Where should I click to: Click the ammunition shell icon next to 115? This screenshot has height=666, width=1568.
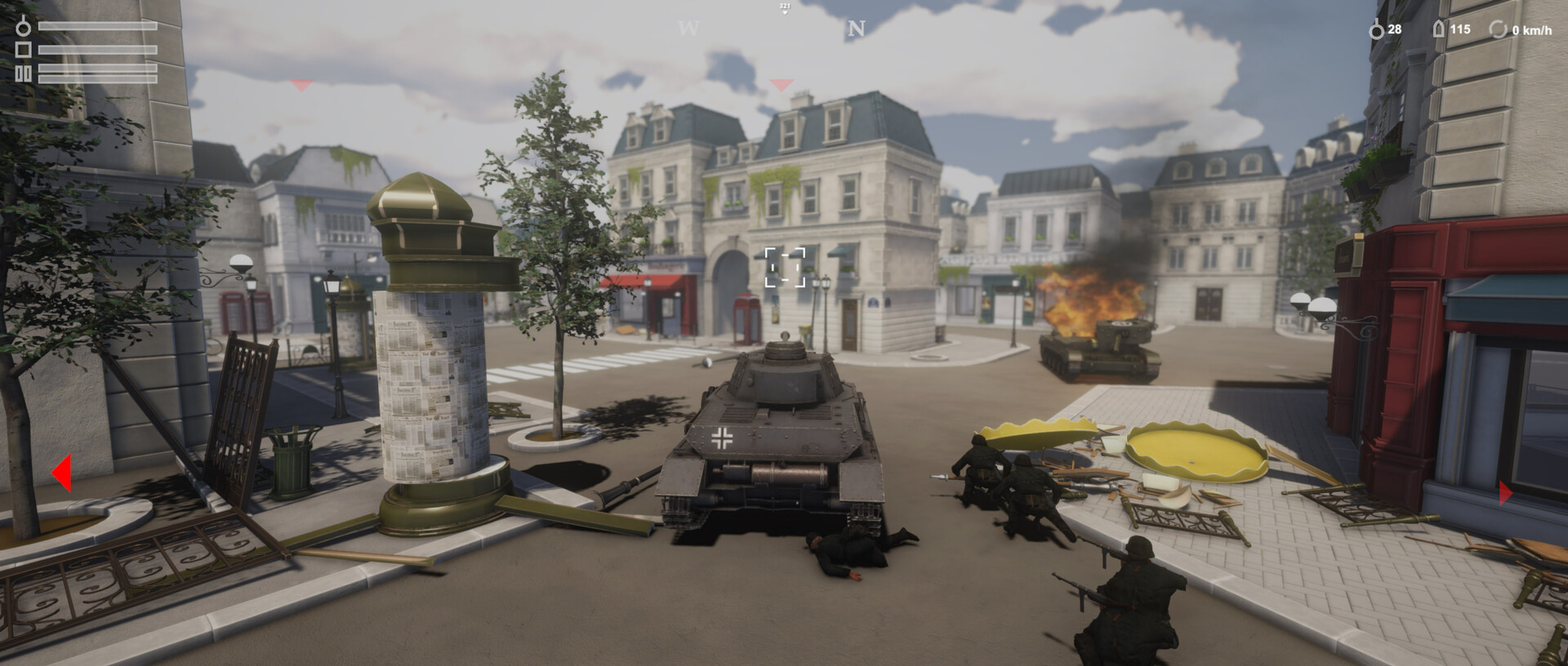[x=1438, y=29]
